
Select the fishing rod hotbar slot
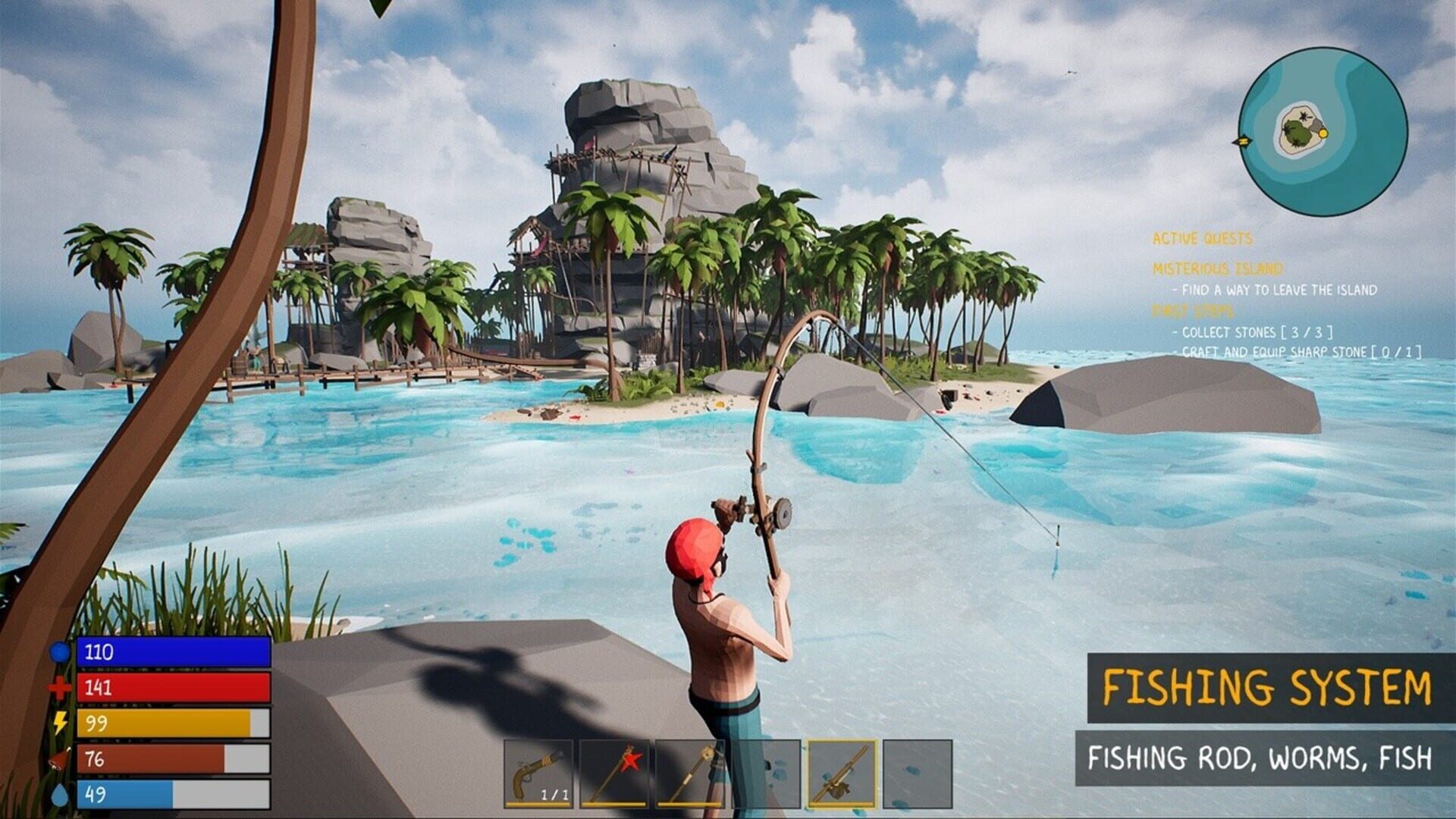(842, 773)
